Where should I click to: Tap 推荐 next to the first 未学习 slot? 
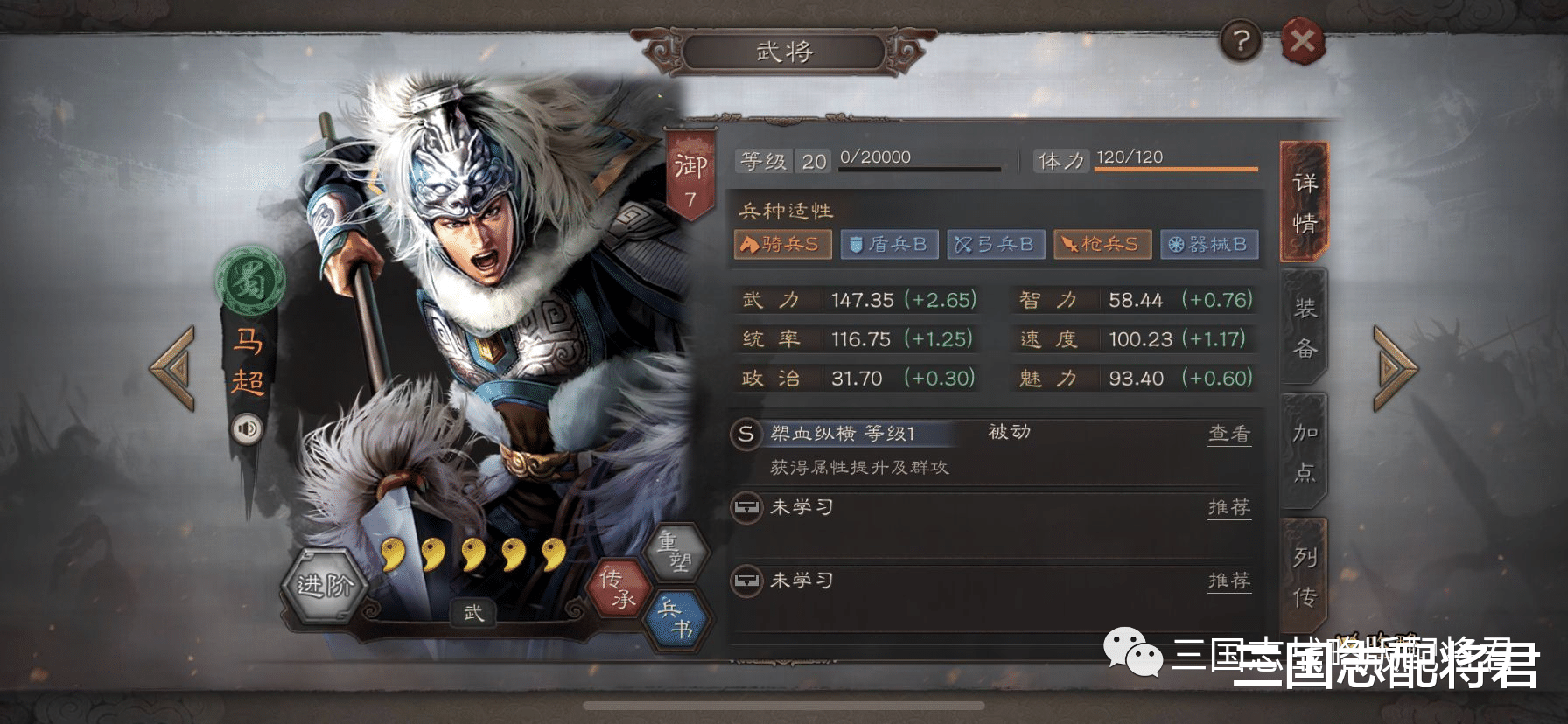pyautogui.click(x=1229, y=507)
